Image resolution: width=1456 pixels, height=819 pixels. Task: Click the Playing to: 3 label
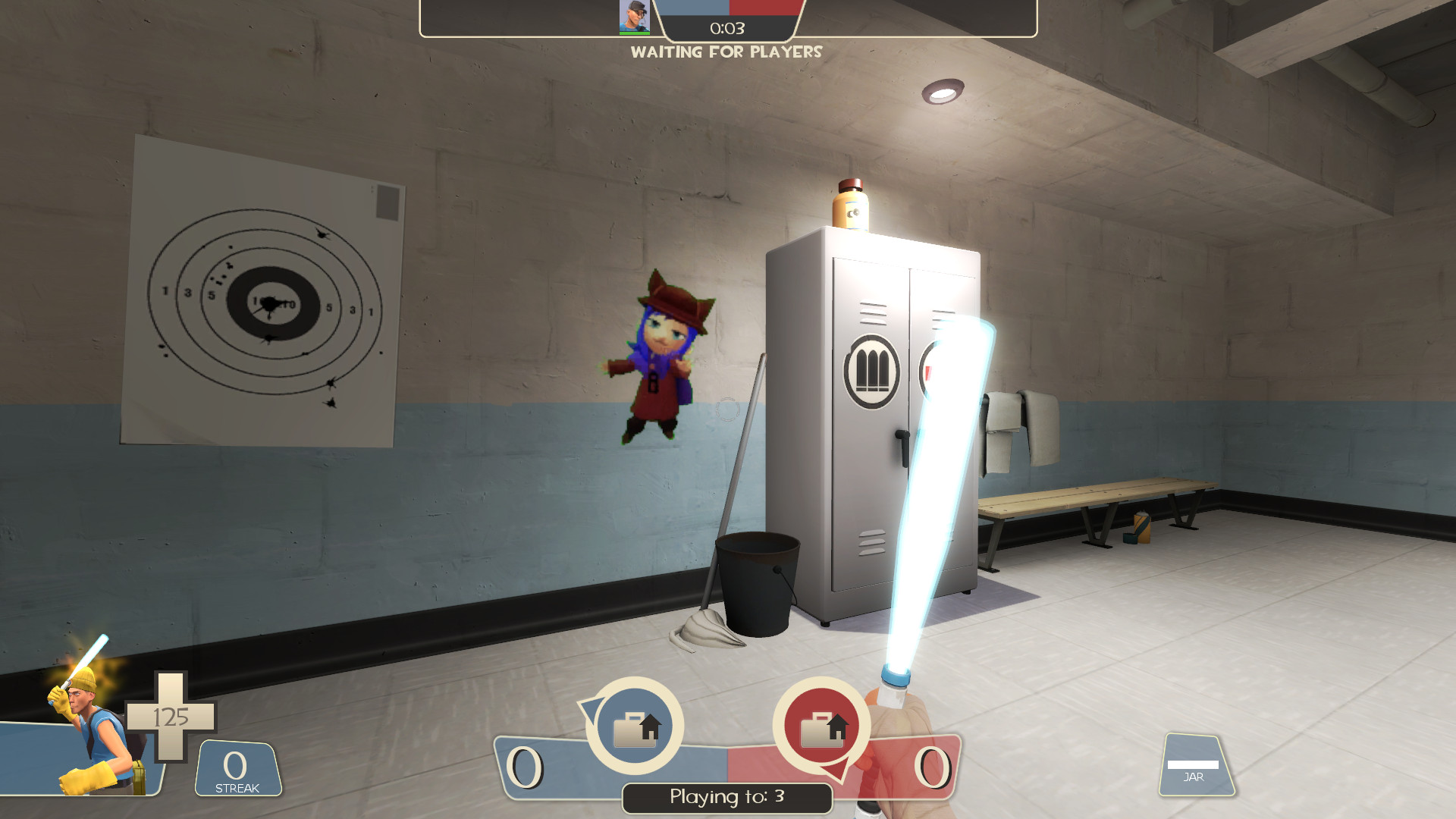pyautogui.click(x=726, y=797)
